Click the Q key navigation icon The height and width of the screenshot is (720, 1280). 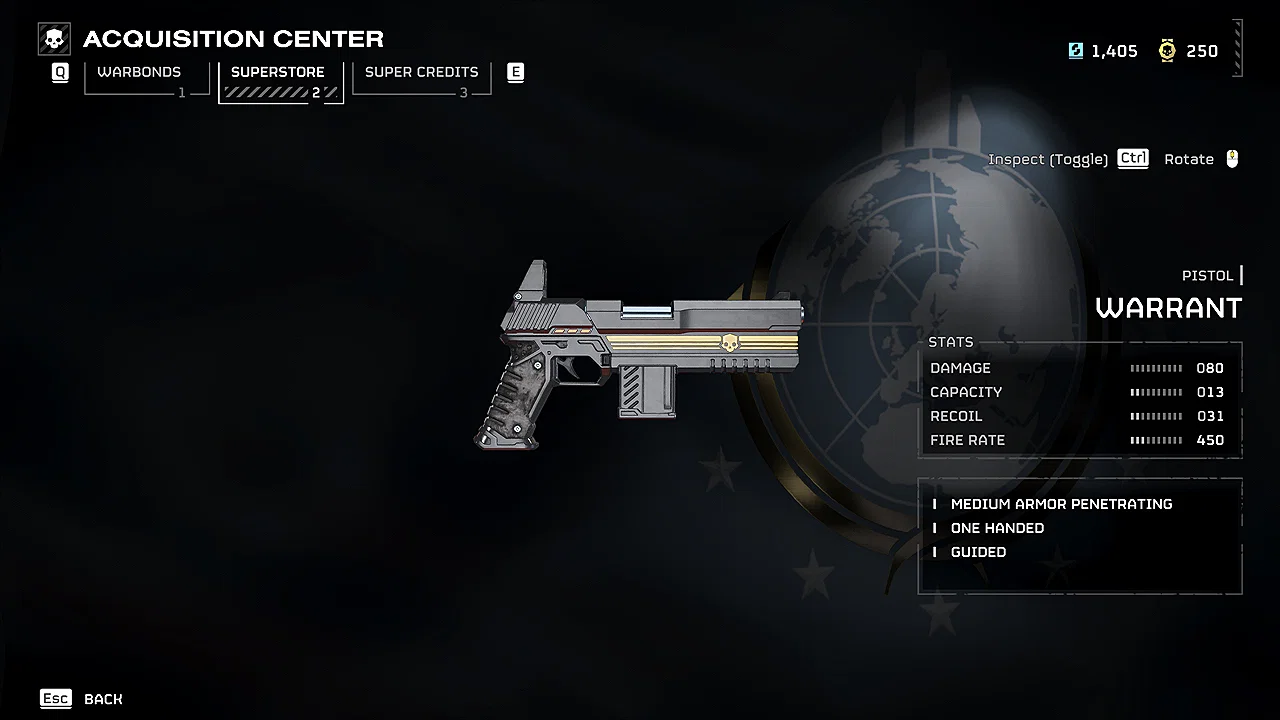point(59,72)
